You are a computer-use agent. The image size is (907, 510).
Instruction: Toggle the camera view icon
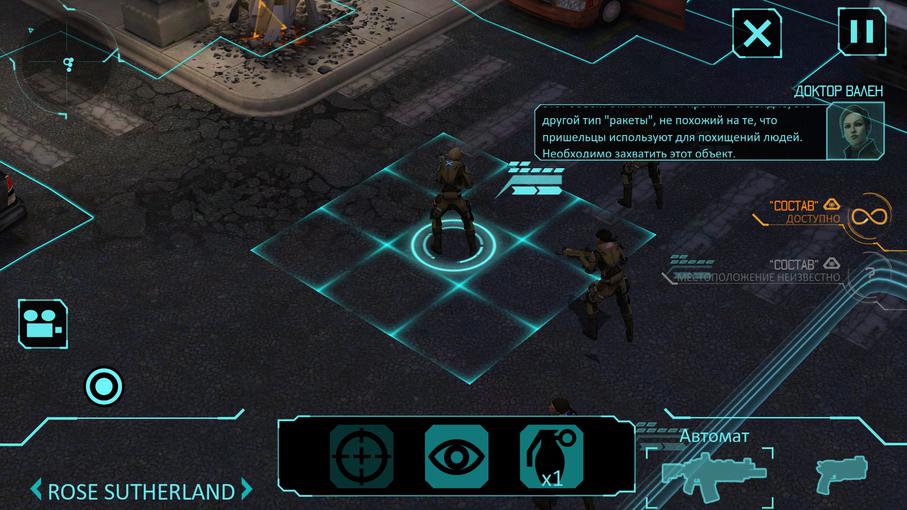(x=42, y=323)
